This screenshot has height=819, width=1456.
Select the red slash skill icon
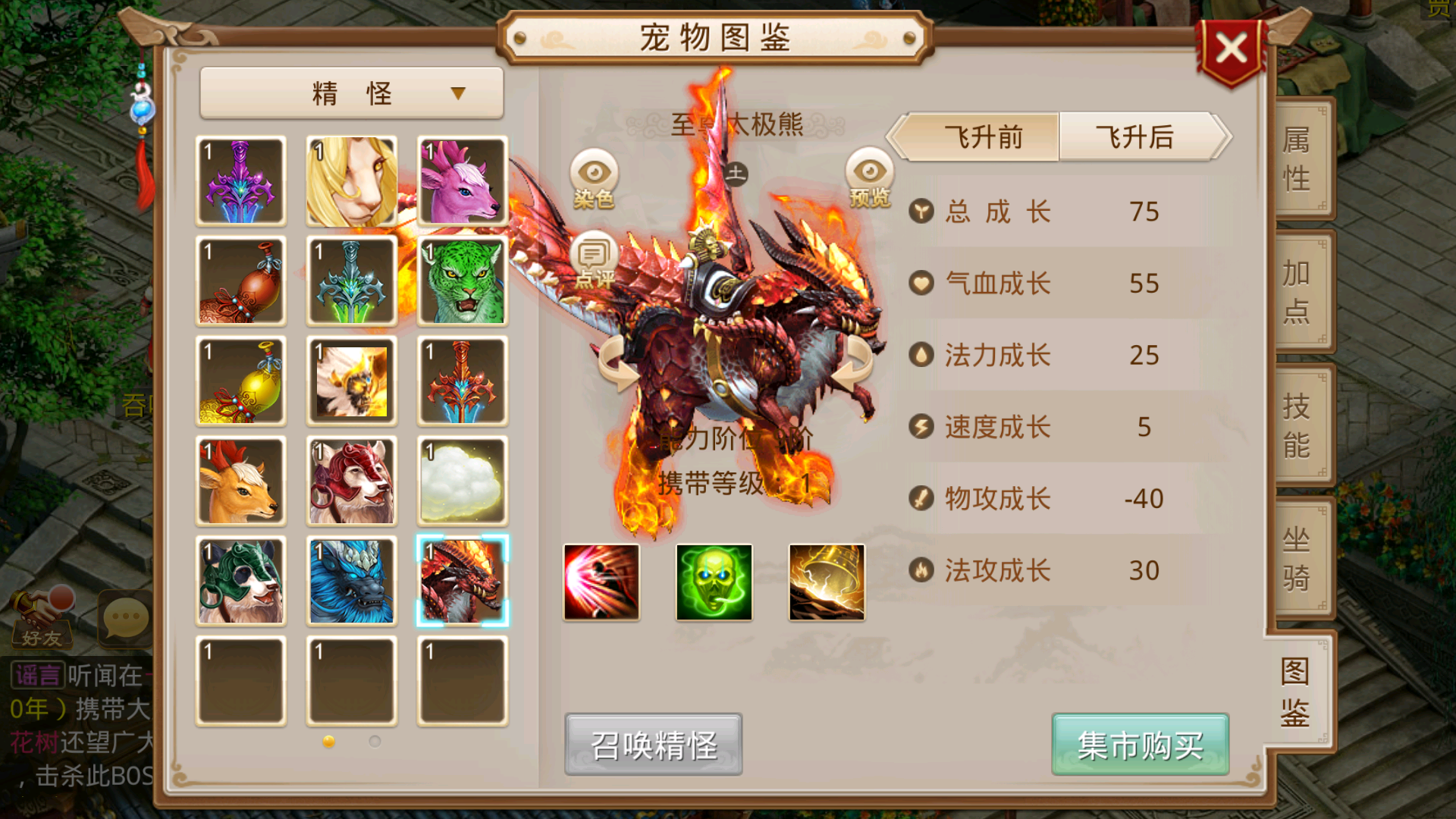tap(600, 582)
